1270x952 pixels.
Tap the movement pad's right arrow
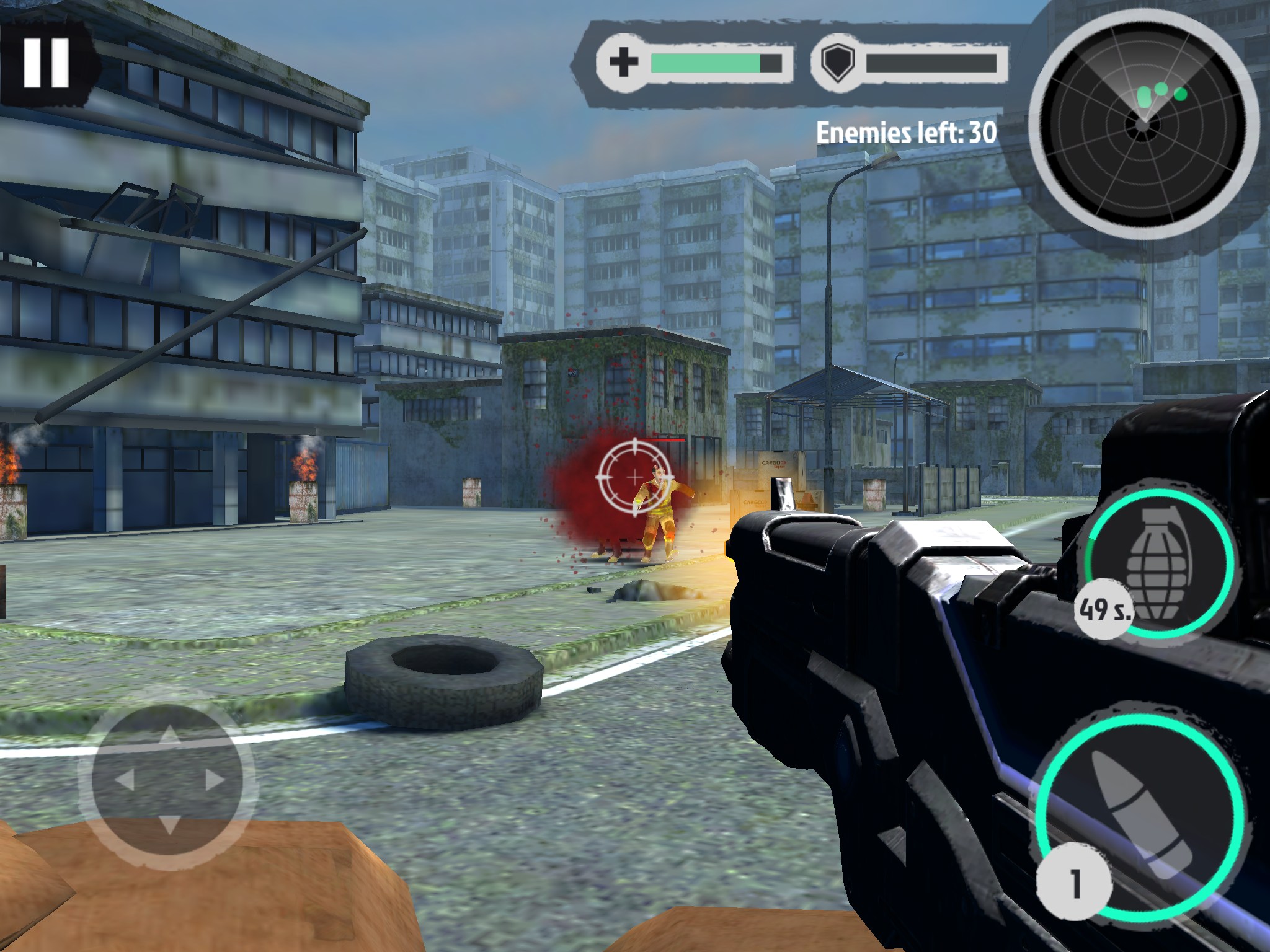coord(214,779)
